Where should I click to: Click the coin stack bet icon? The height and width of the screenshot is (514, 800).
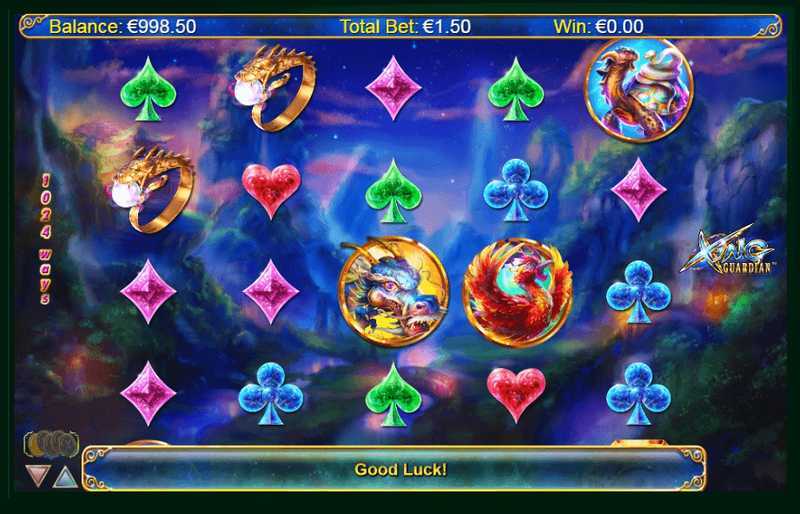tap(50, 445)
